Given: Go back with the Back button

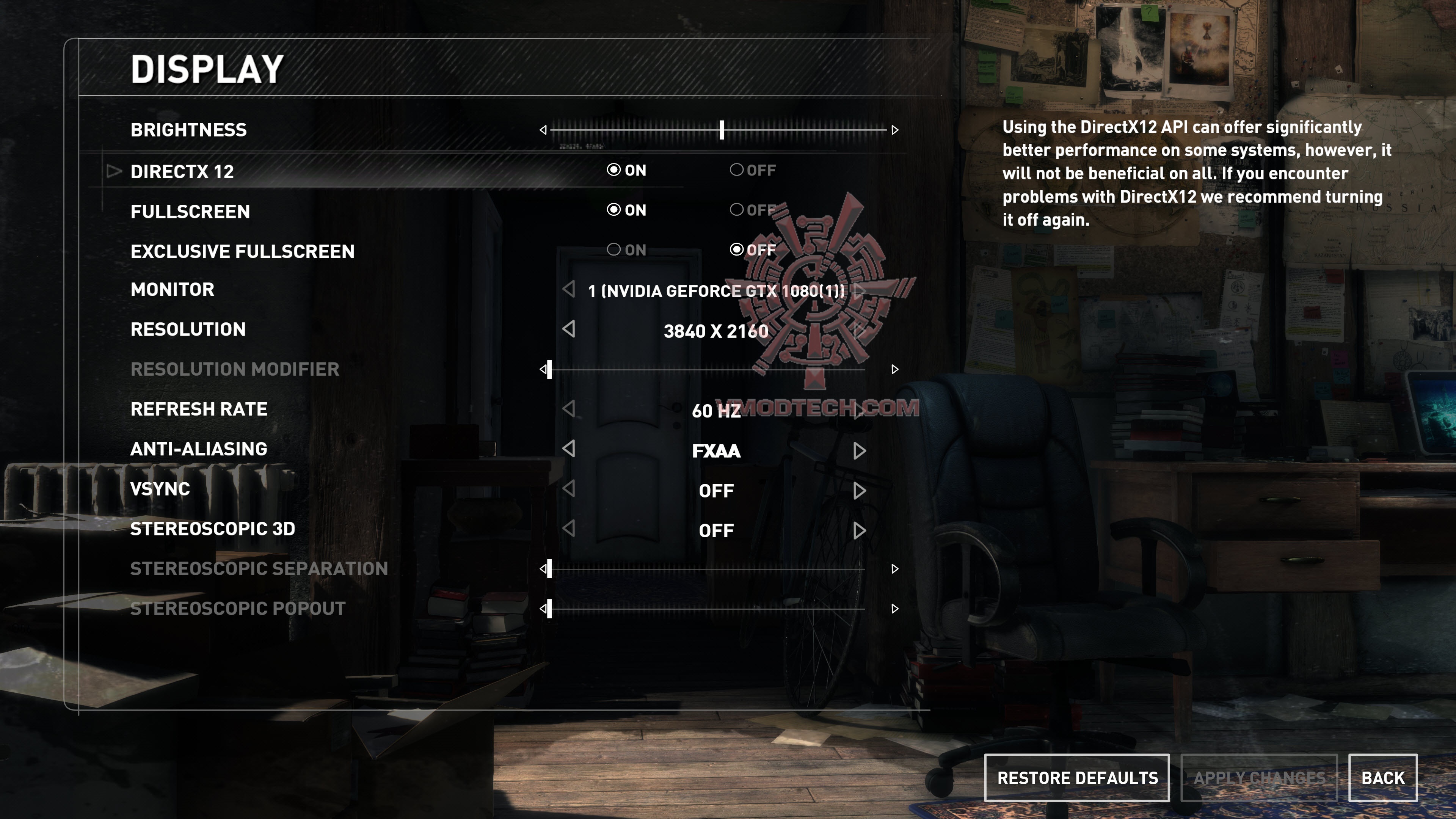Looking at the screenshot, I should [x=1382, y=778].
